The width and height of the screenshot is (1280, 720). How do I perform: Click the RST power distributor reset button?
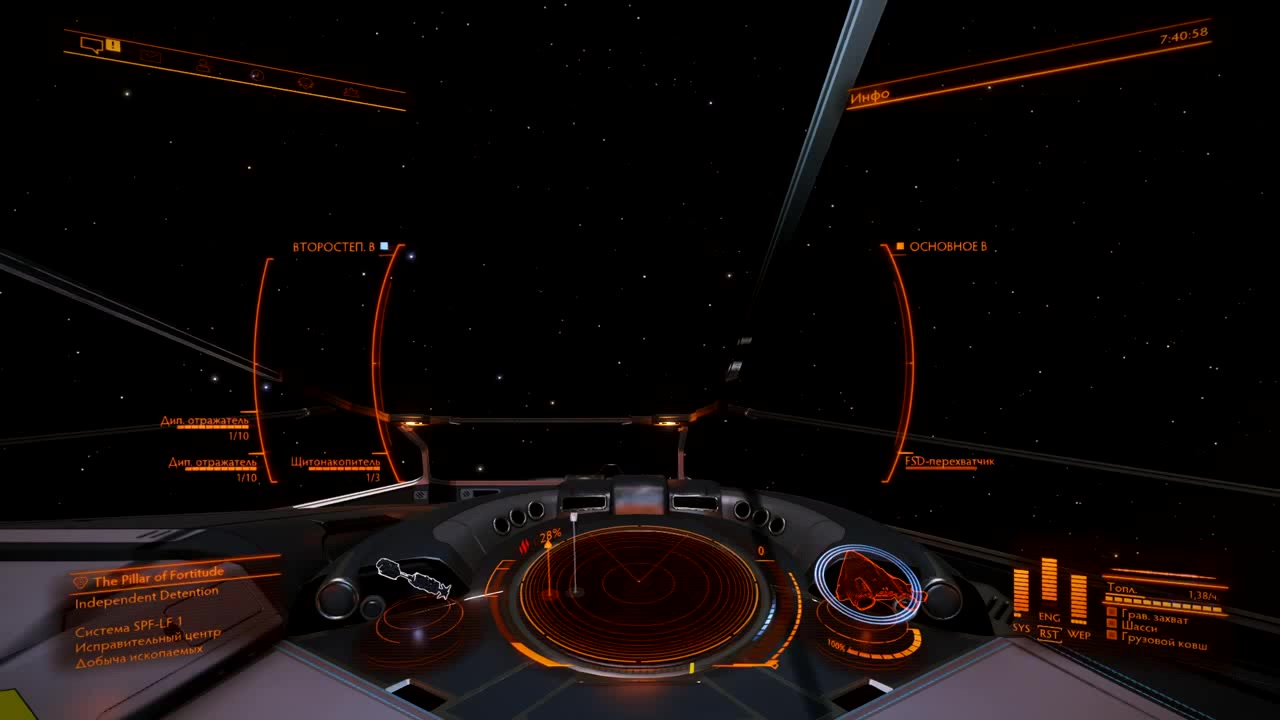click(1049, 634)
